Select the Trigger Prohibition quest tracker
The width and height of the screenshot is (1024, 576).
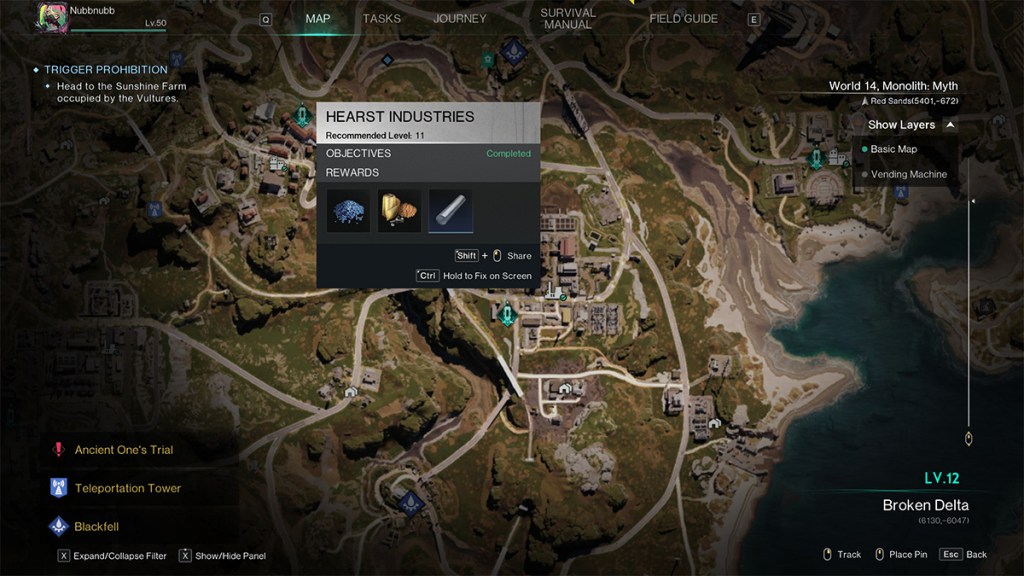105,70
